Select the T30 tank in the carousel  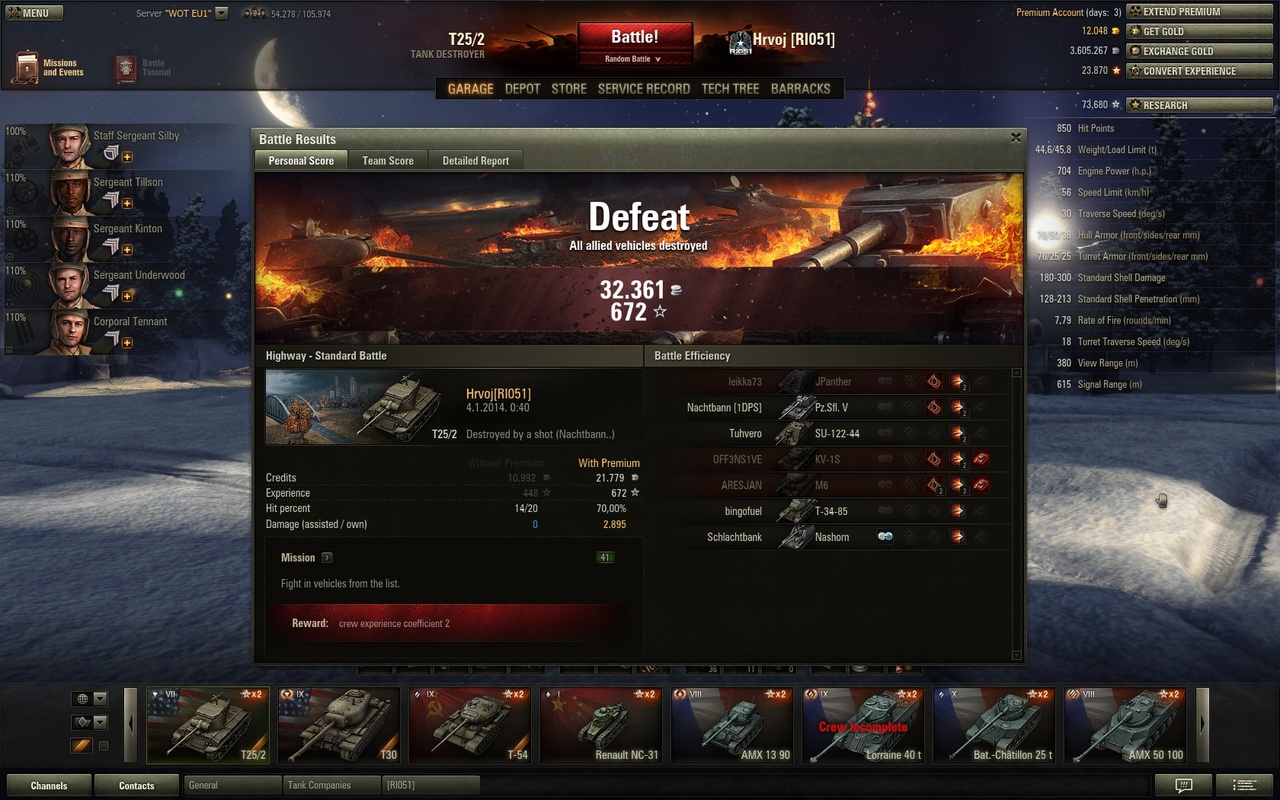339,725
